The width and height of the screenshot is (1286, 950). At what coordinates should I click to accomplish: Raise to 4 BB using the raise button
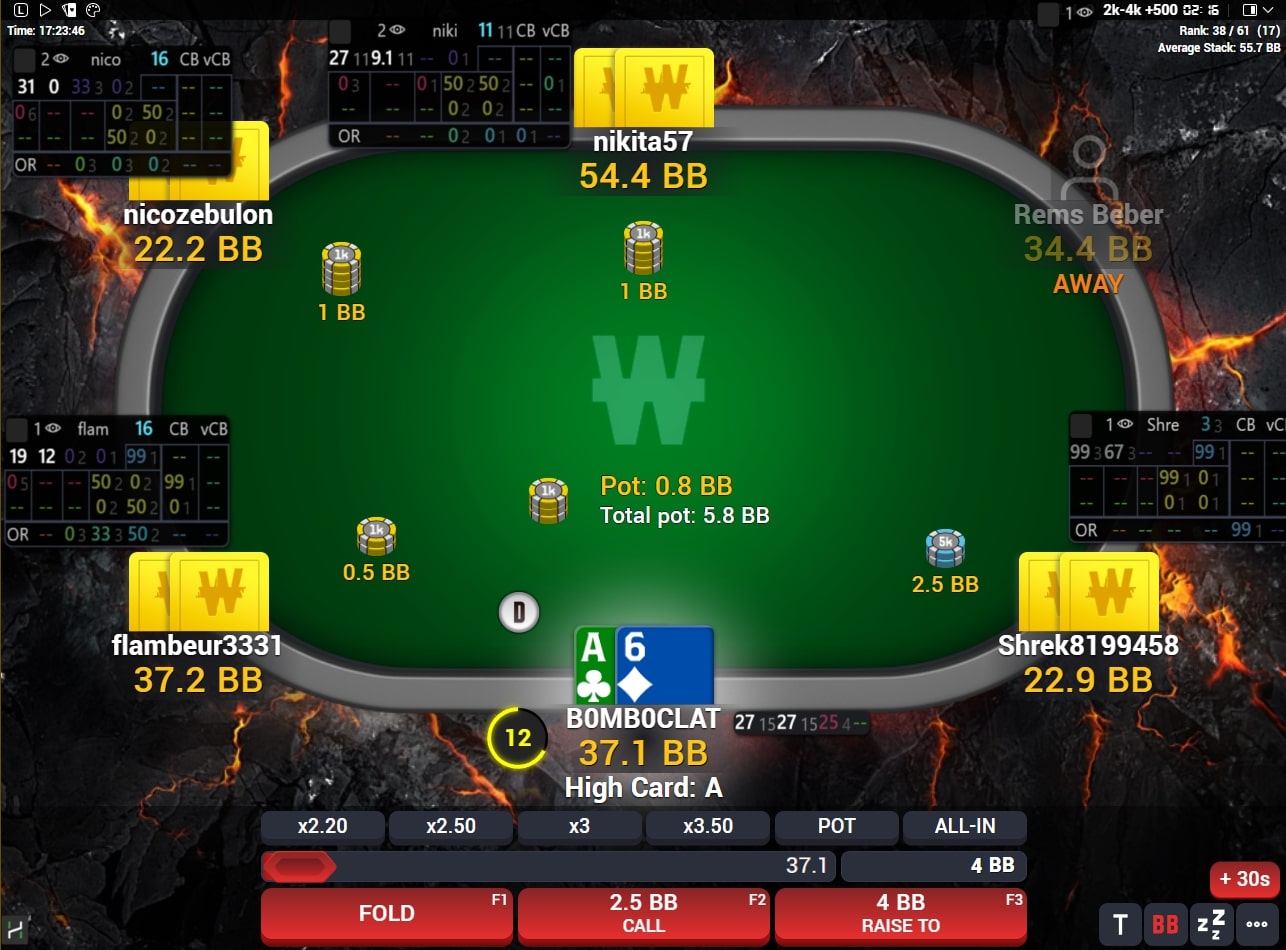coord(900,913)
